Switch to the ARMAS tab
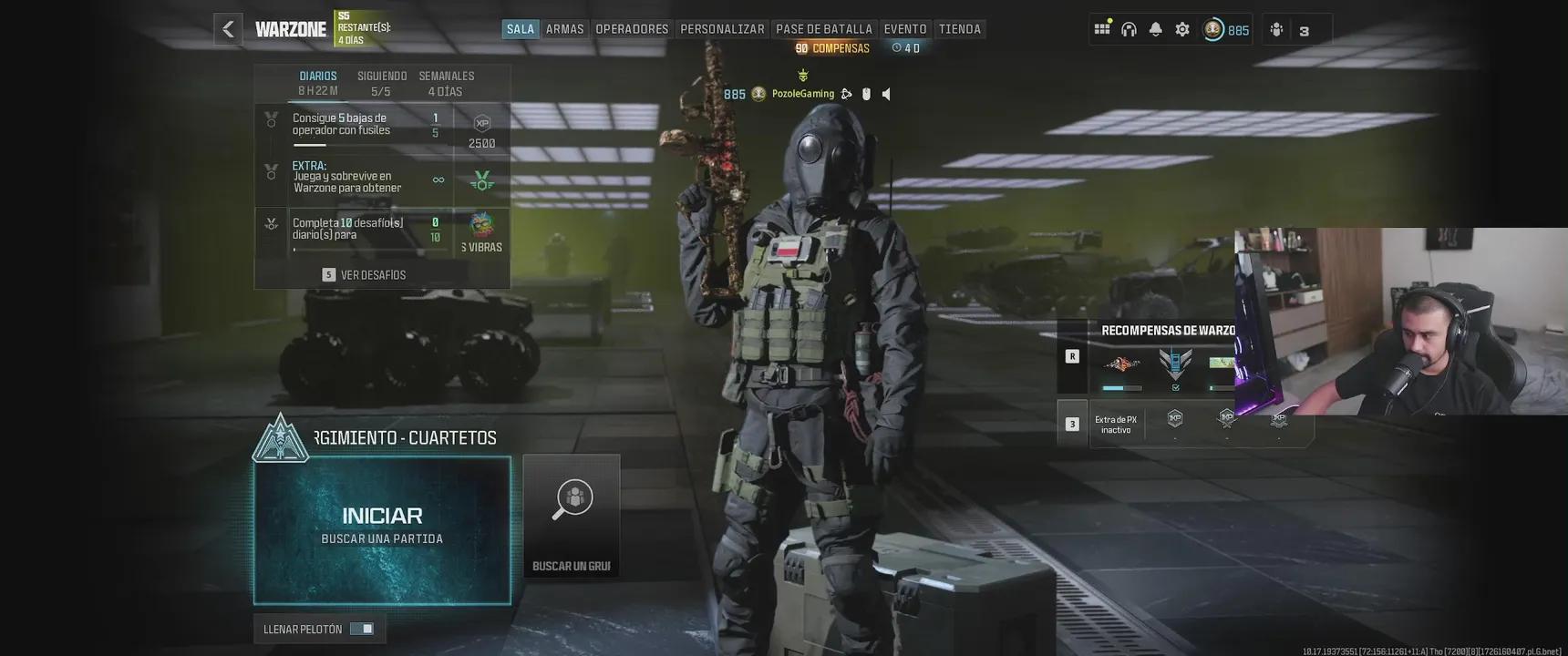1568x656 pixels. pos(564,29)
